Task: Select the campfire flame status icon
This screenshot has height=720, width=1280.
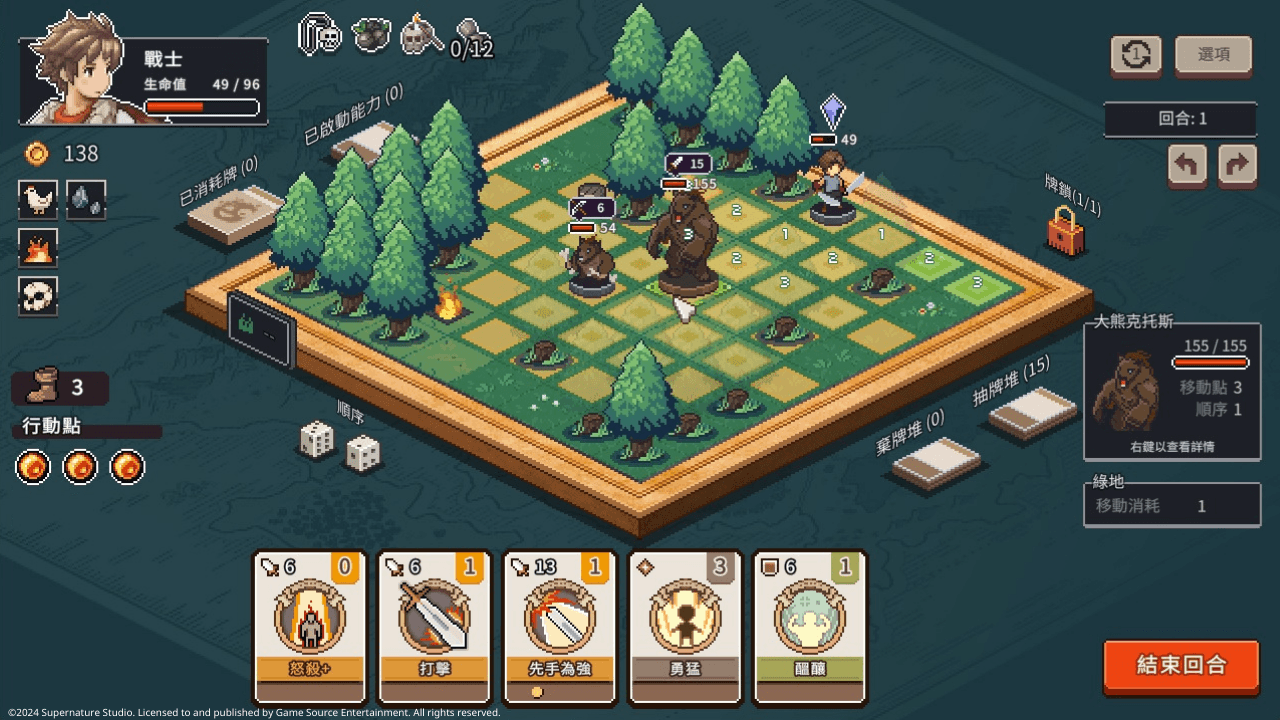Action: [x=38, y=247]
